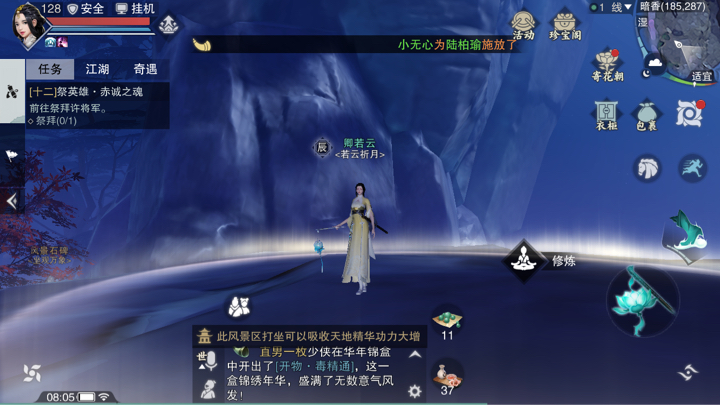Use the potion item with 37 count

447,374
